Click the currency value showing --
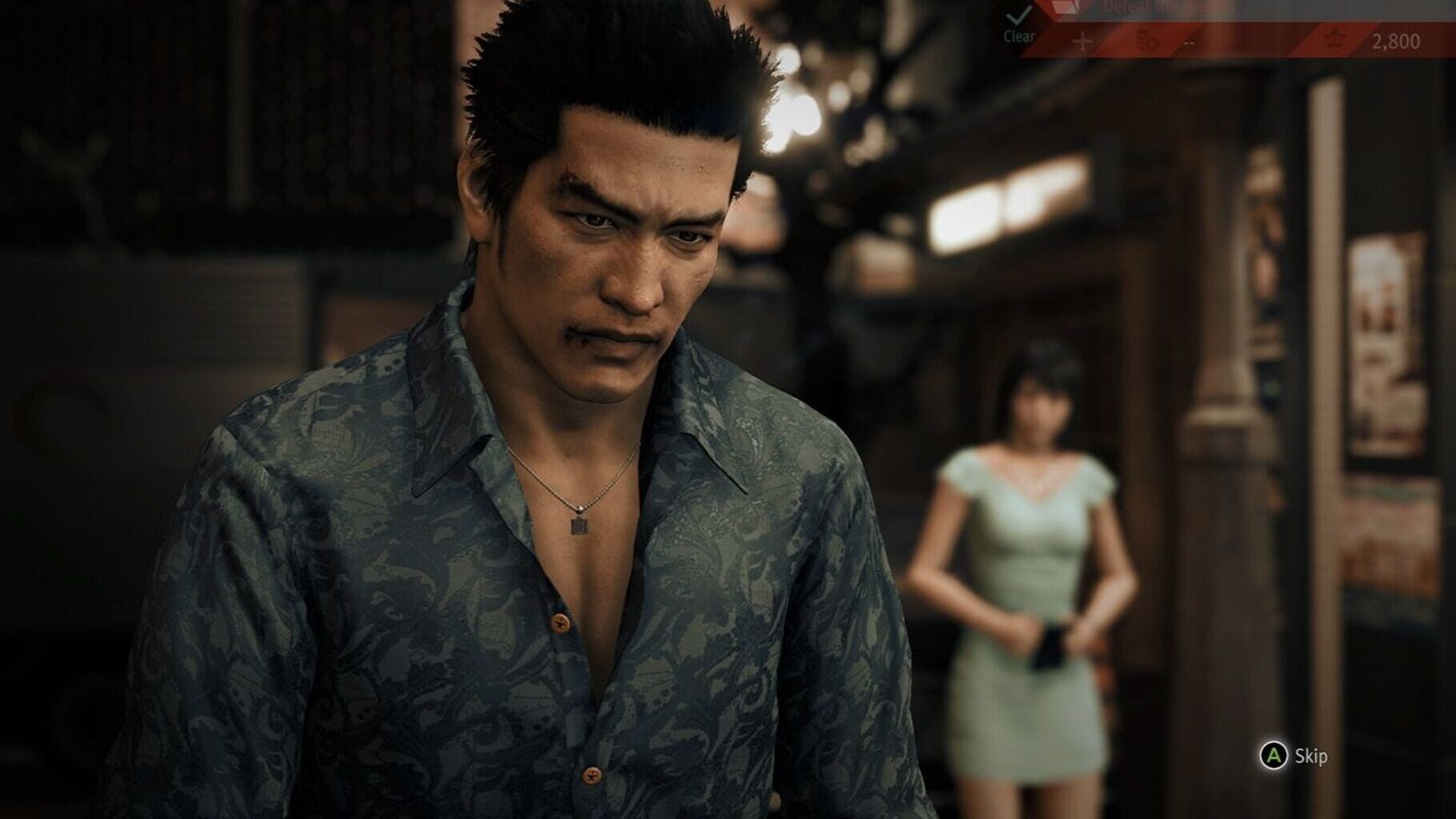Image resolution: width=1456 pixels, height=819 pixels. (x=1189, y=42)
